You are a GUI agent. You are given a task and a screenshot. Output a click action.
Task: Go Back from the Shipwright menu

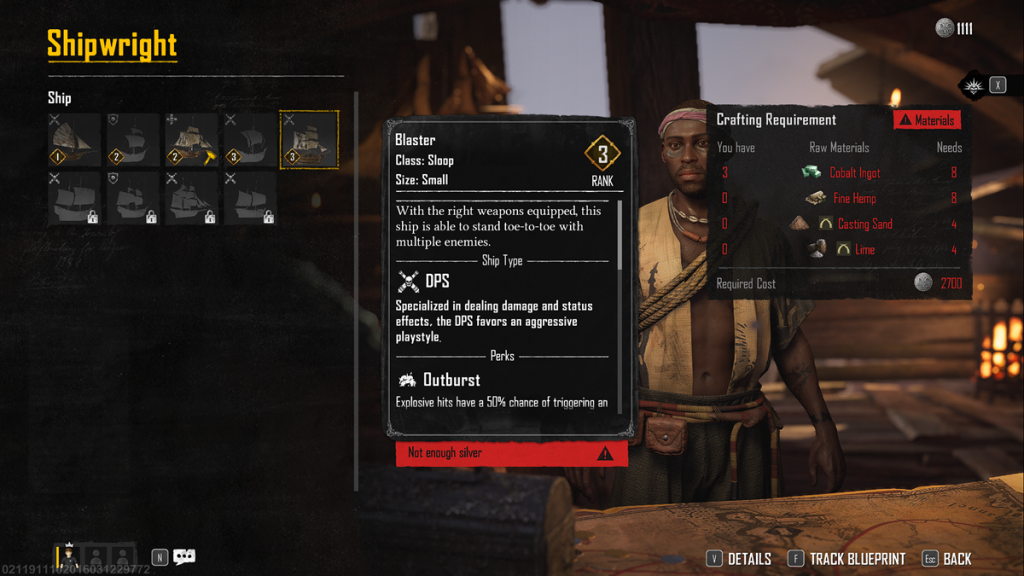coord(946,559)
